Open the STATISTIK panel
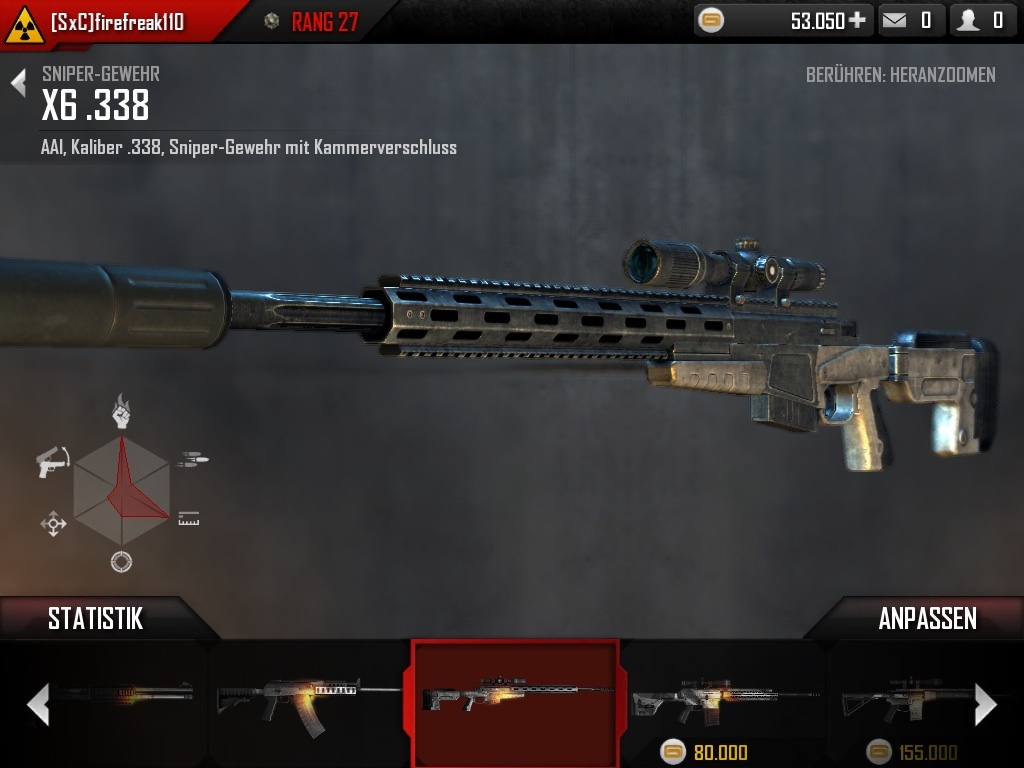1024x768 pixels. pos(96,619)
